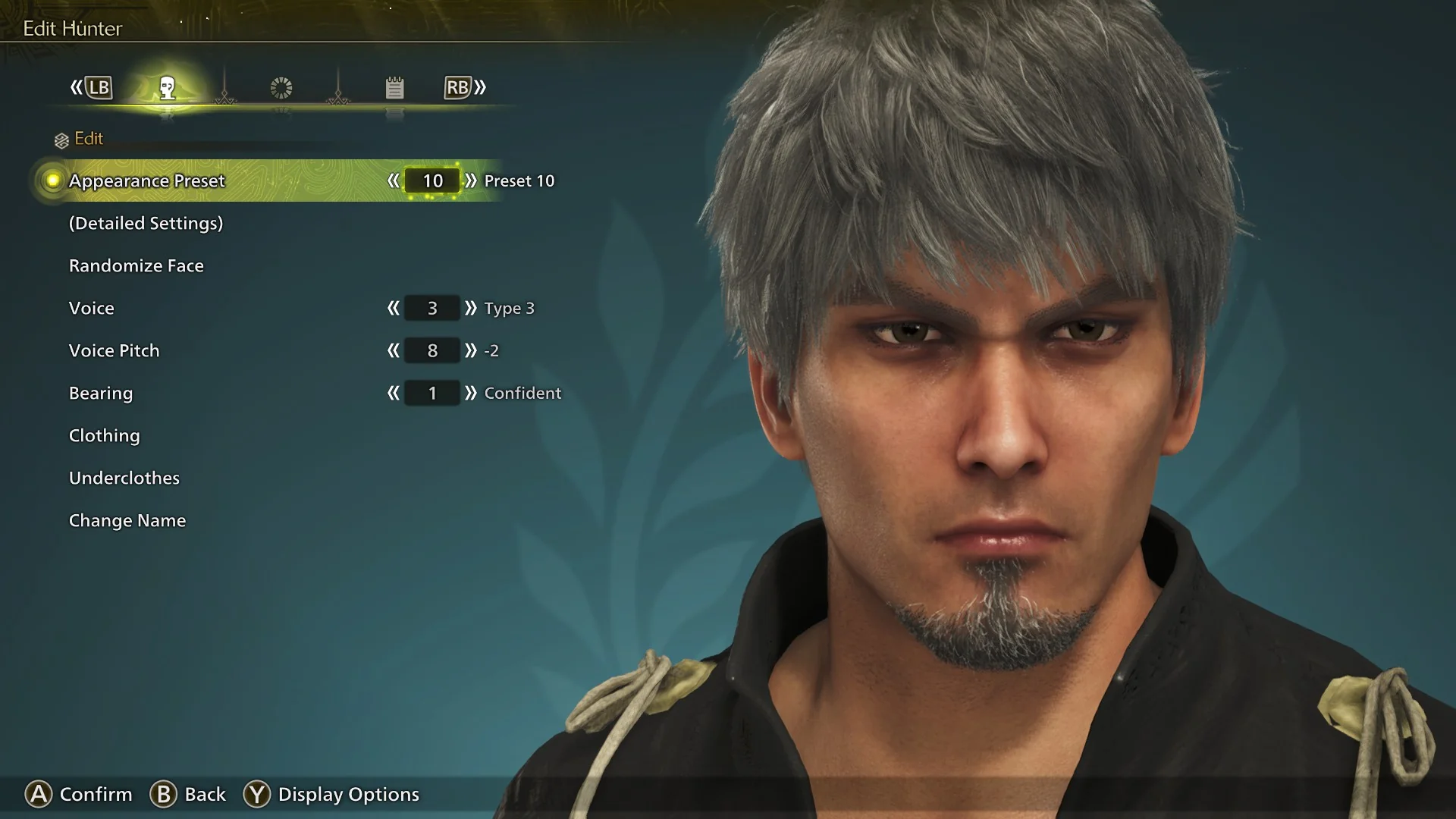
Task: Choose Change Name
Action: point(127,520)
